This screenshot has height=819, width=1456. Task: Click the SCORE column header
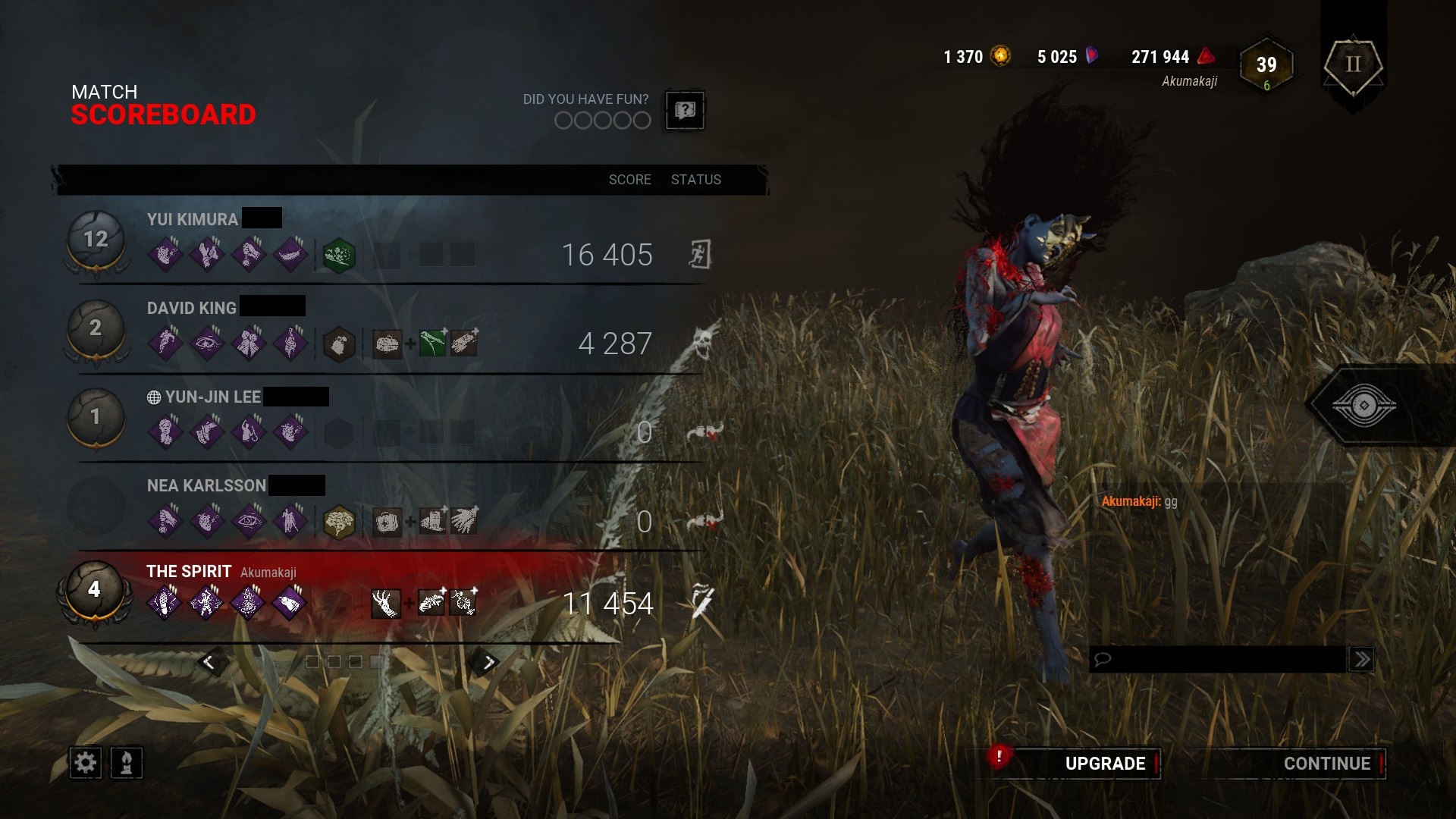click(x=629, y=180)
